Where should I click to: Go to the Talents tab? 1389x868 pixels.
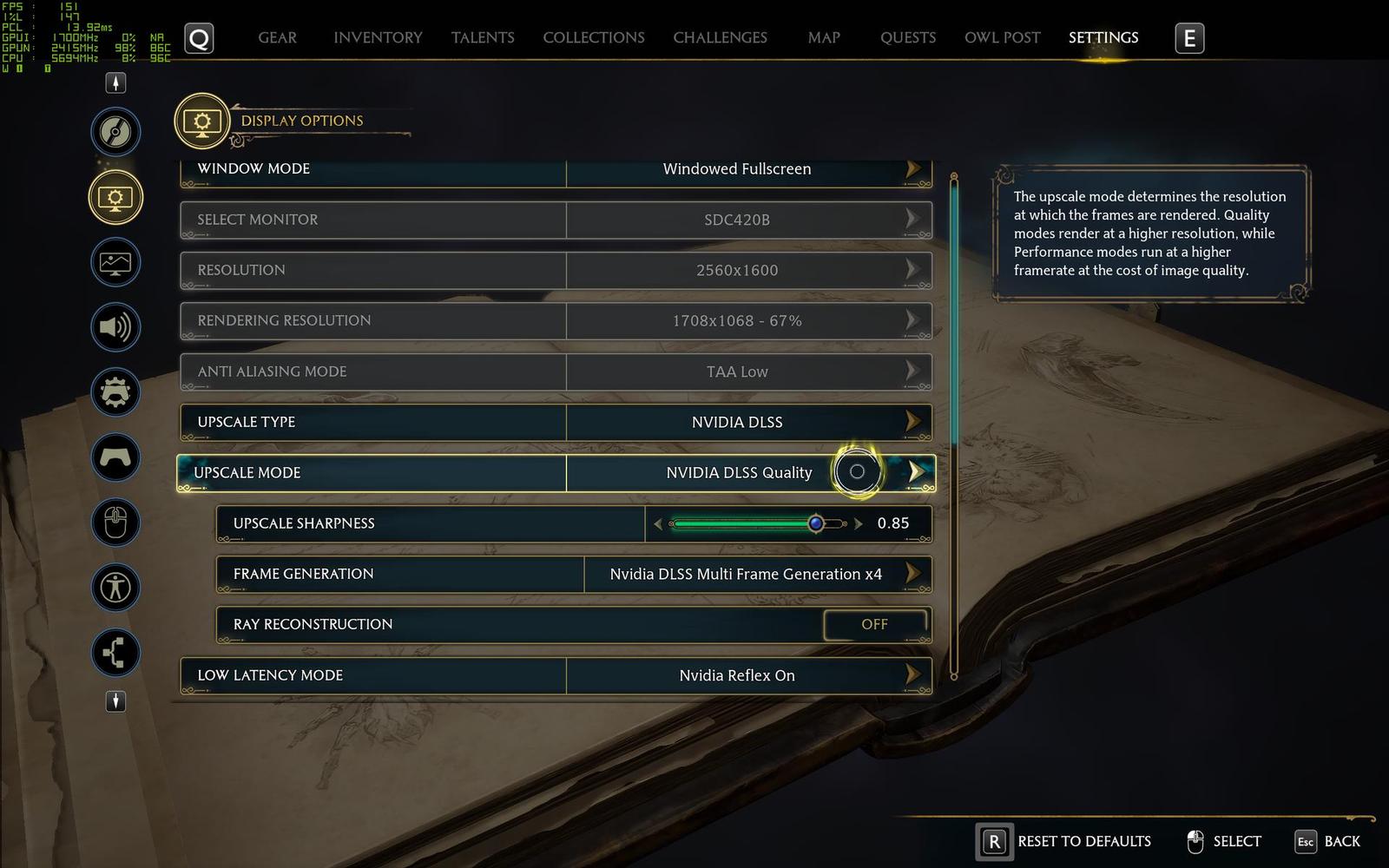click(x=483, y=38)
